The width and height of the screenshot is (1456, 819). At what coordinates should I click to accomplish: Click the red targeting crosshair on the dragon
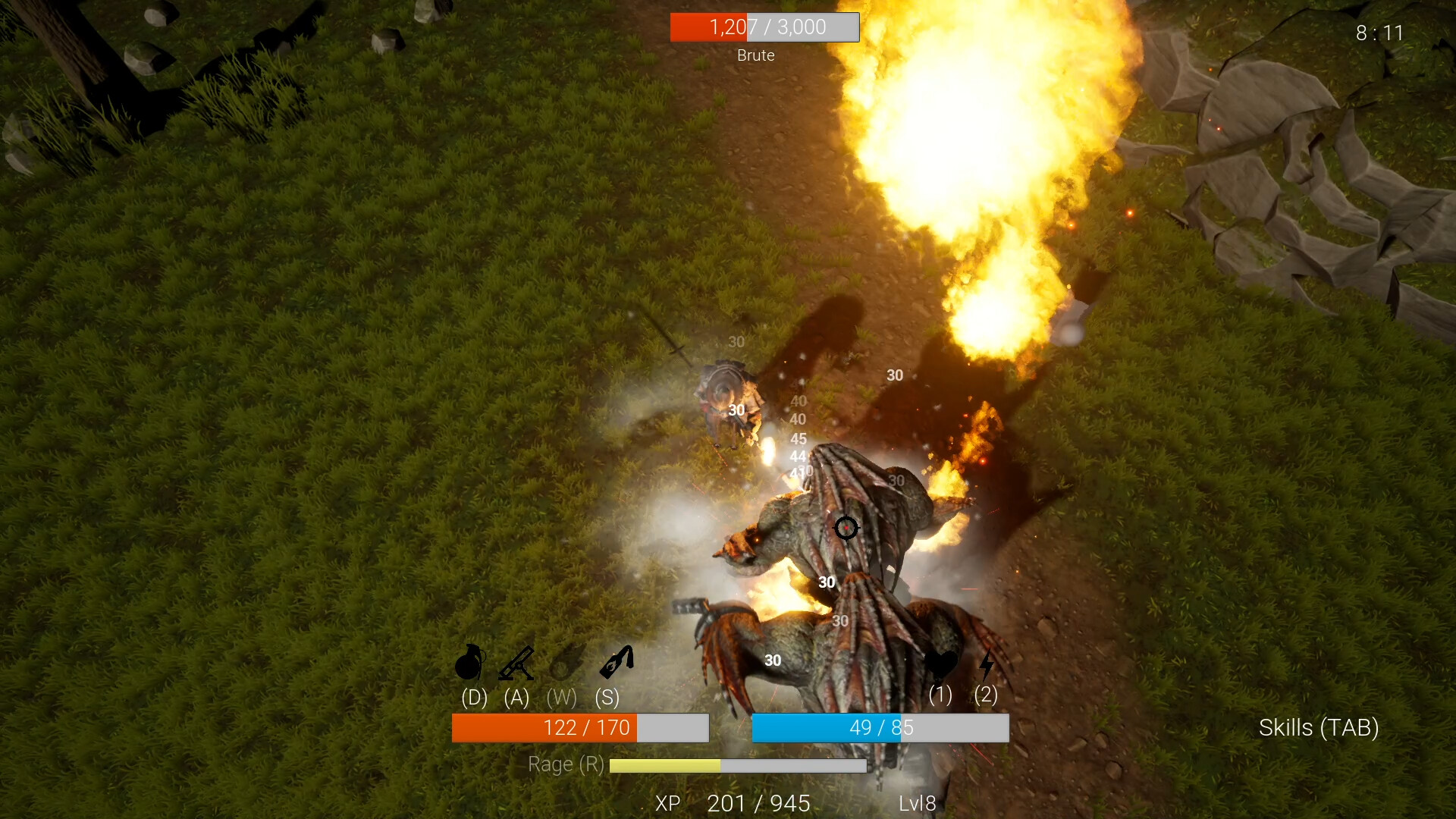[846, 528]
